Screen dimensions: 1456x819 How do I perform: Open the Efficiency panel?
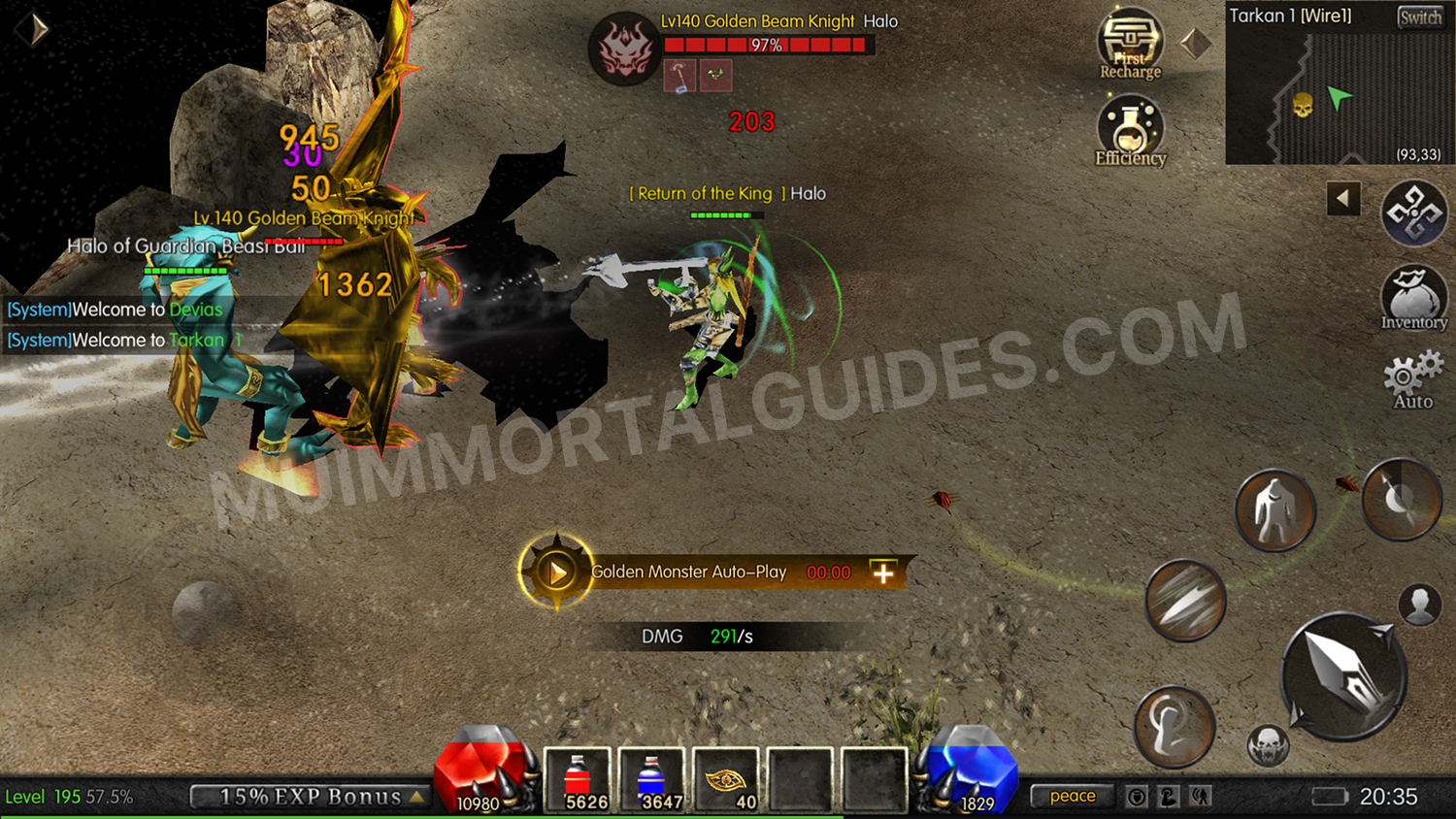(x=1129, y=126)
